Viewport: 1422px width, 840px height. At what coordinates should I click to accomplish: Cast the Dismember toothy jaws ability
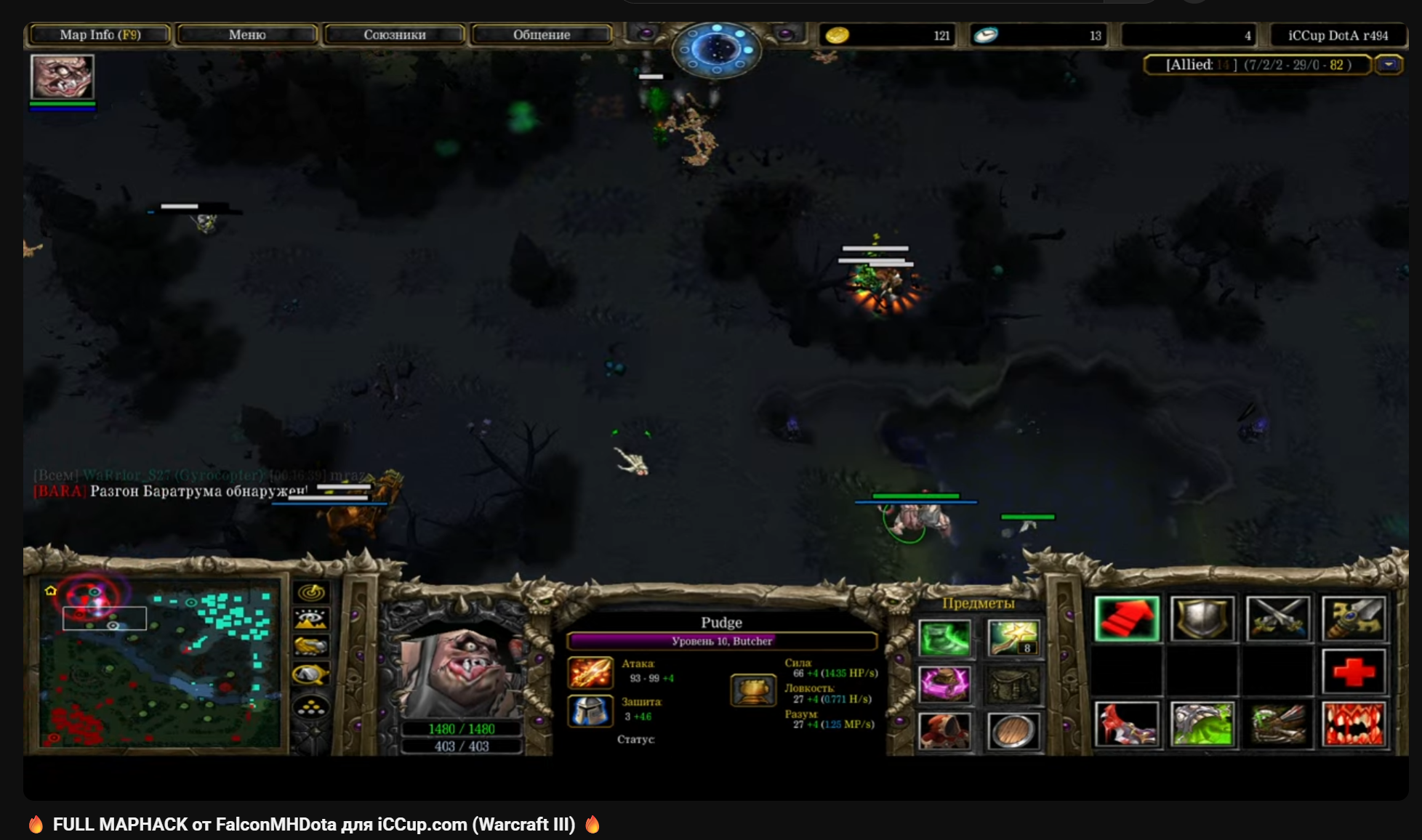pyautogui.click(x=1354, y=724)
